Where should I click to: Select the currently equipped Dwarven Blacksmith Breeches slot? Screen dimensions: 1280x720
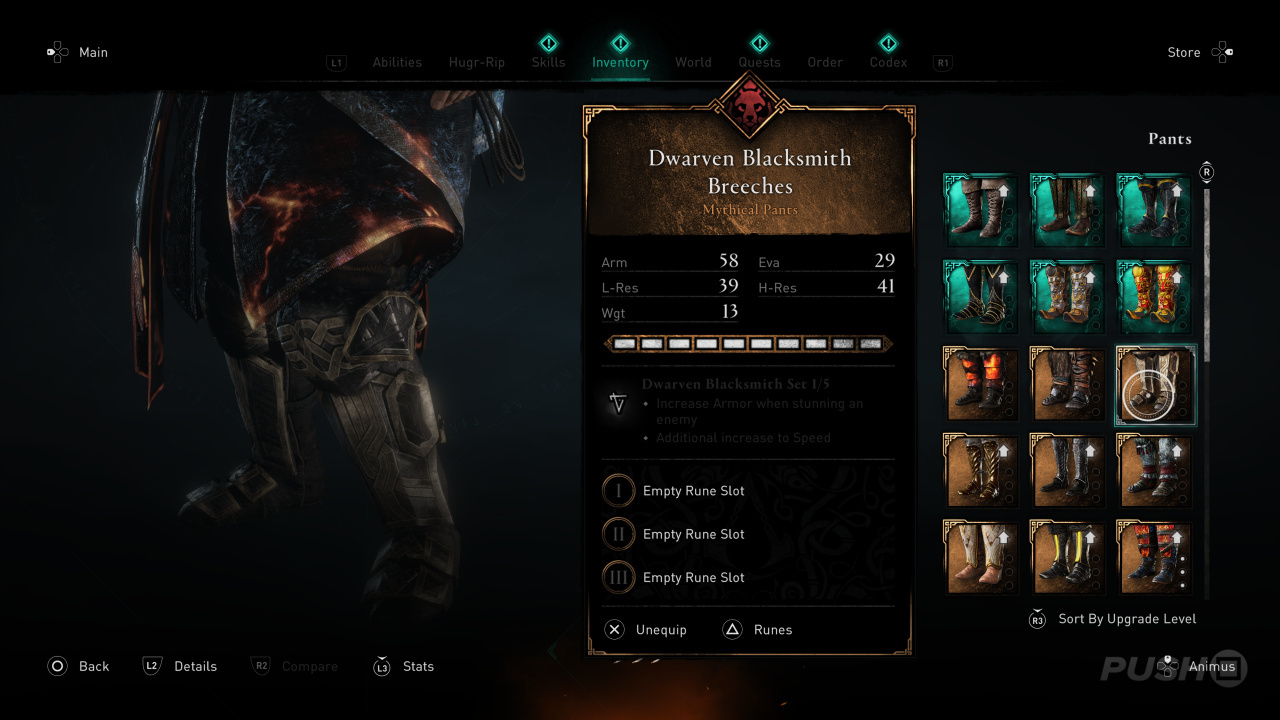pos(1155,385)
